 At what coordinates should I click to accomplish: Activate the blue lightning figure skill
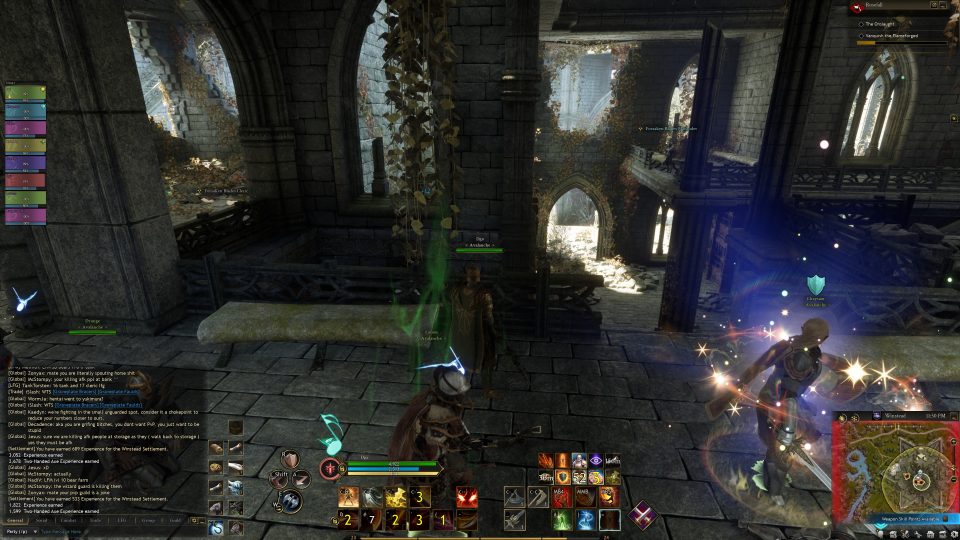point(585,519)
